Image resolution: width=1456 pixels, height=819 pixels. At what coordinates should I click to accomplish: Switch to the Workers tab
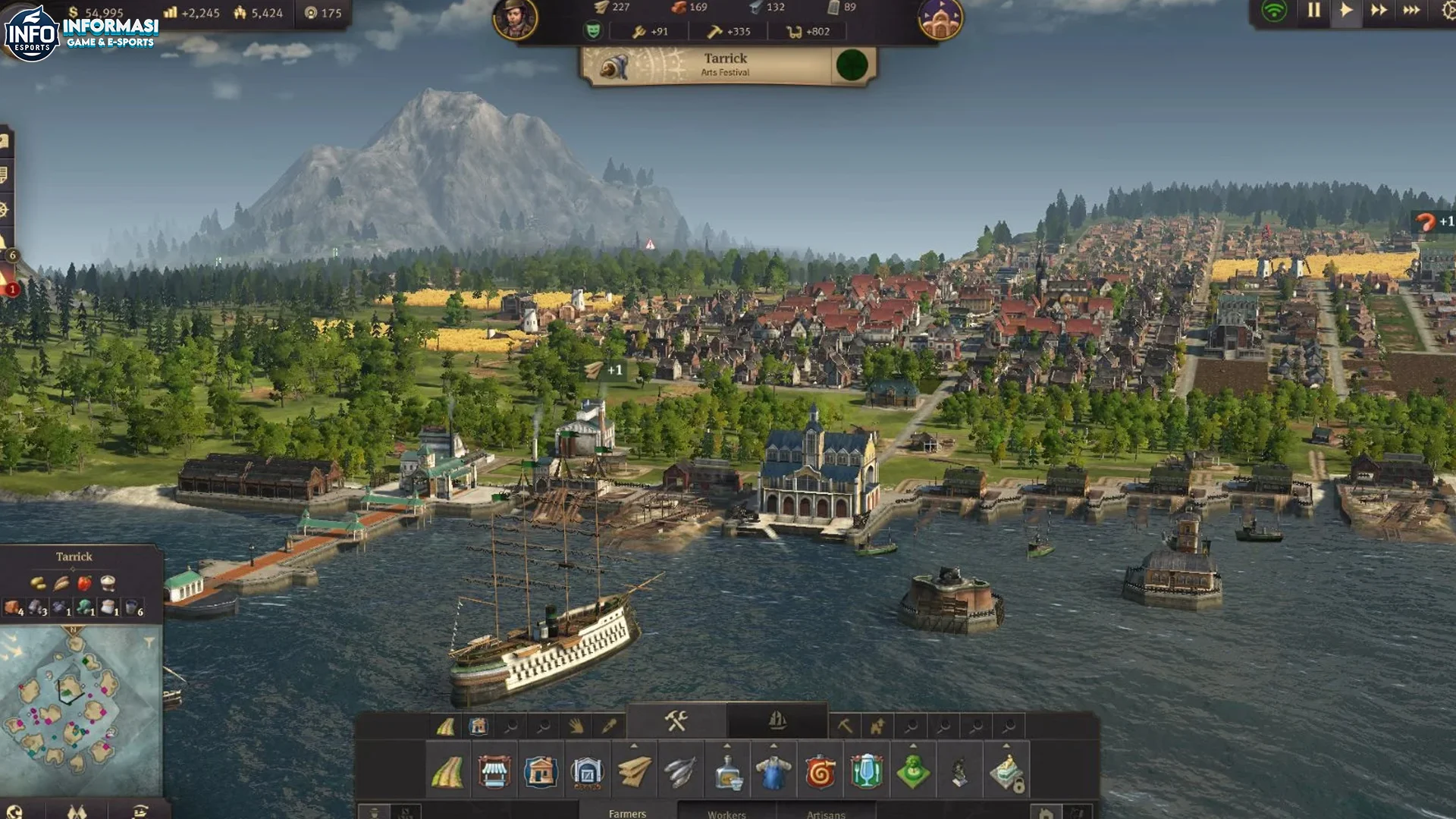coord(726,814)
